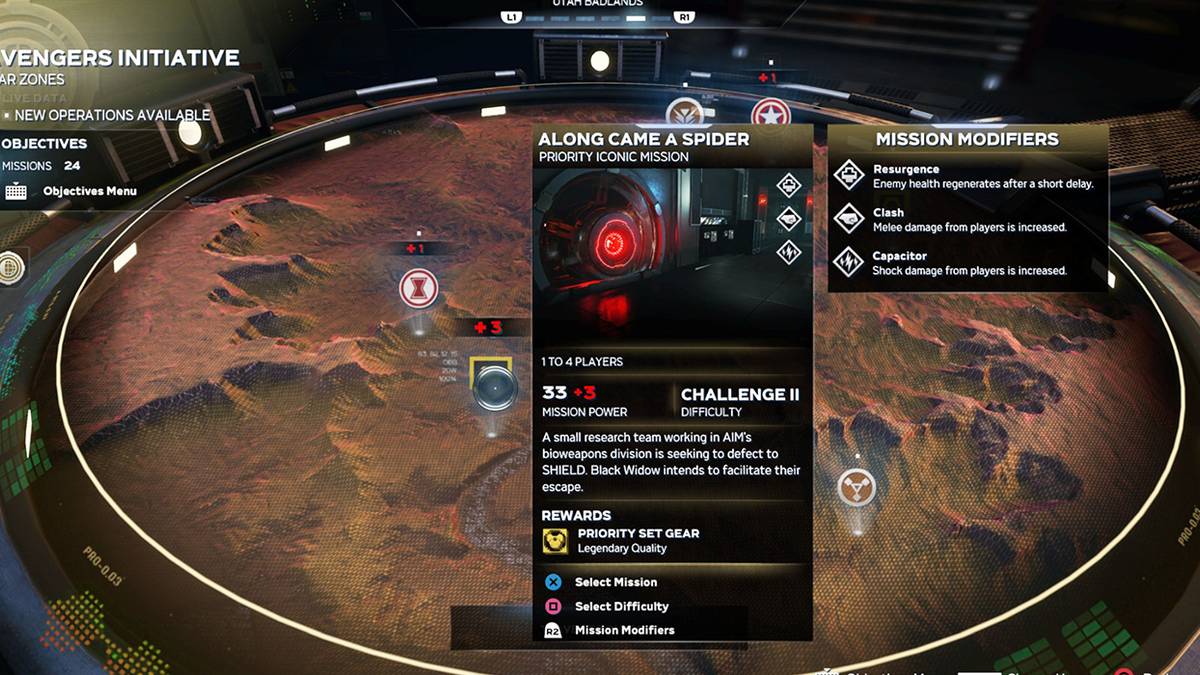This screenshot has width=1200, height=675.
Task: Open the globe icon on the left edge
Action: coord(10,267)
